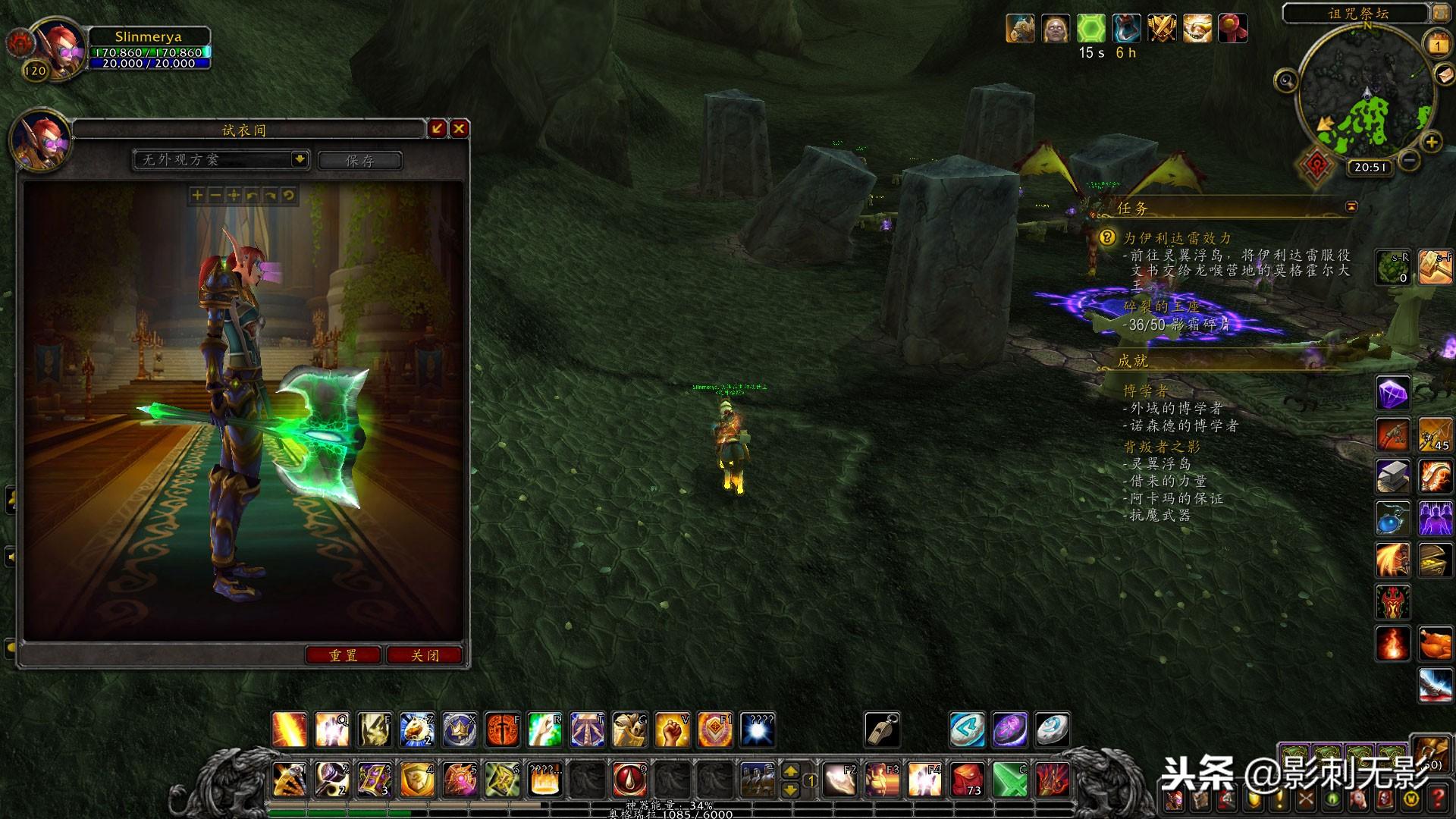Activate the crown ability bound to X
The height and width of the screenshot is (819, 1456).
(460, 730)
